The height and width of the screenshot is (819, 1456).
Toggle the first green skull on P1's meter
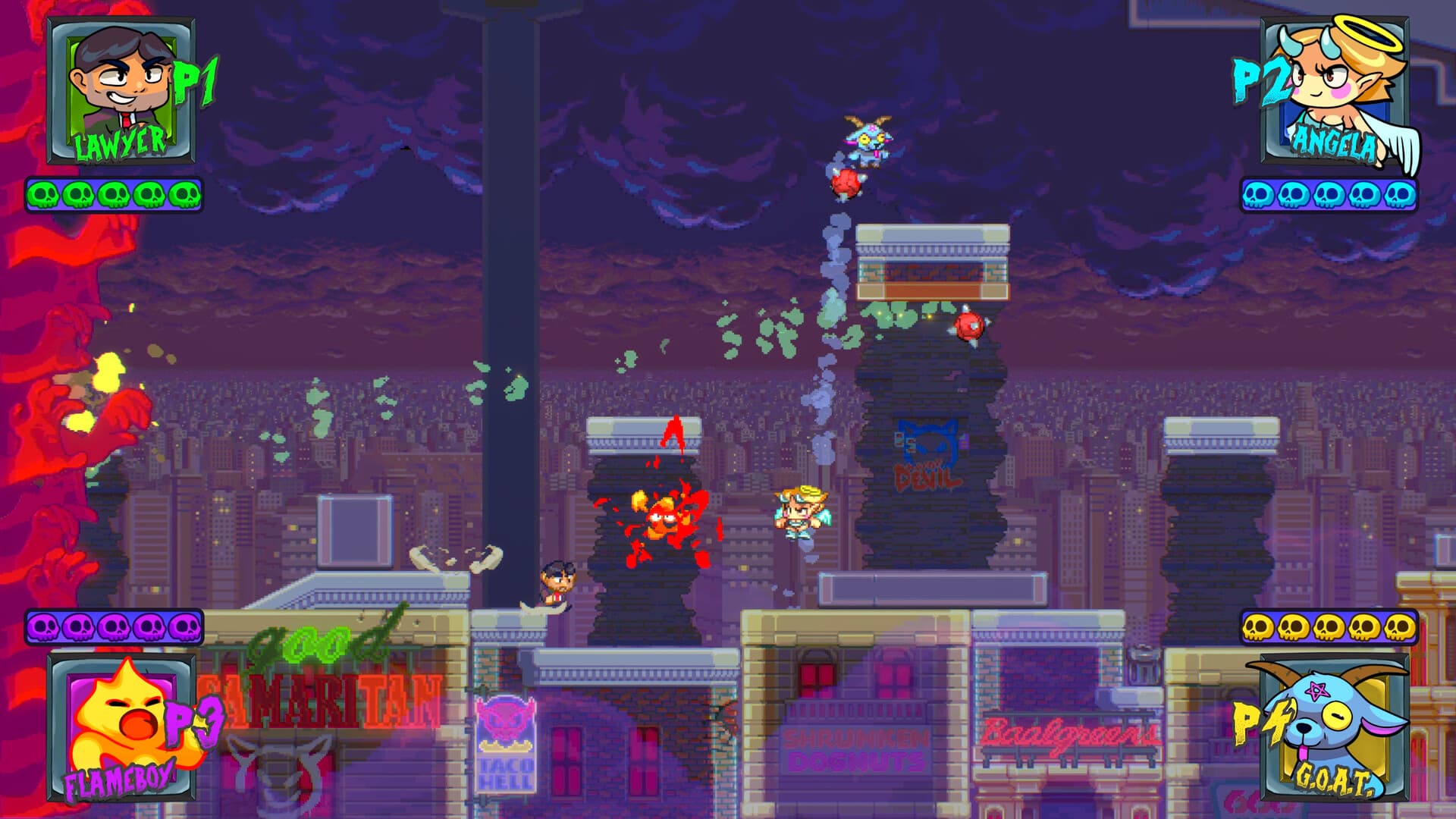[x=43, y=196]
